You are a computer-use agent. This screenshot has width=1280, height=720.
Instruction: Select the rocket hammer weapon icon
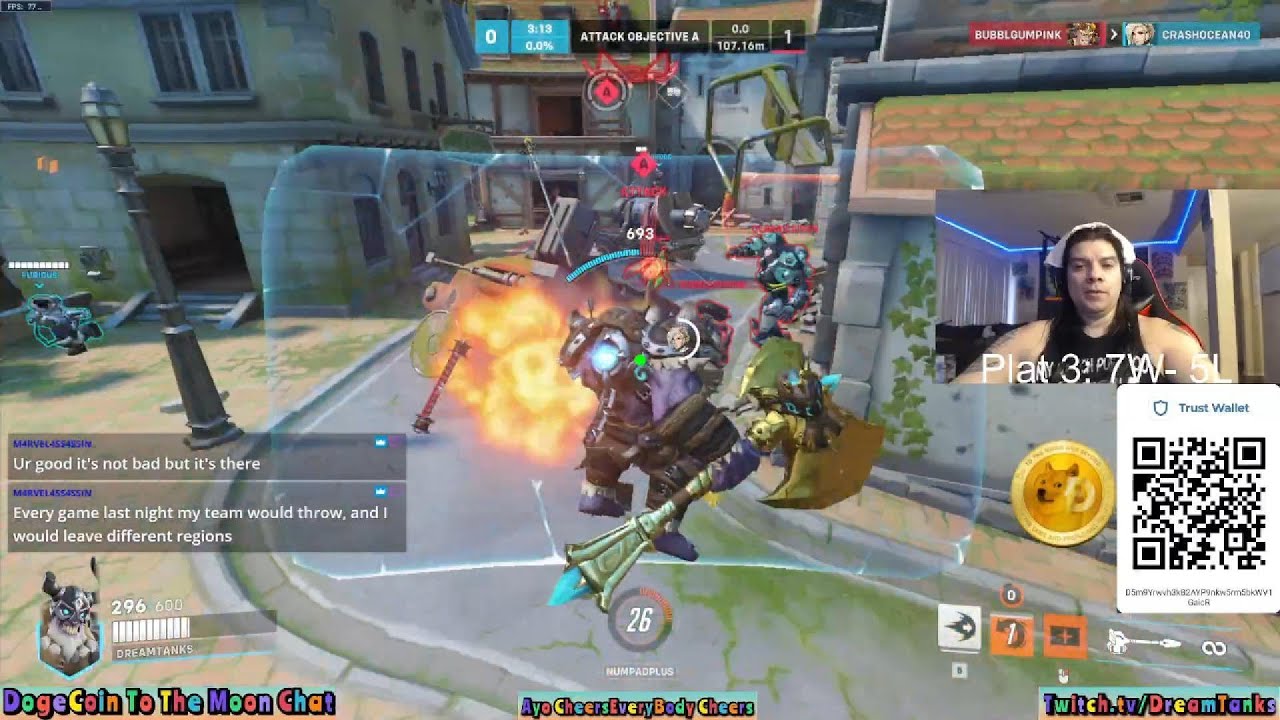pos(1144,644)
